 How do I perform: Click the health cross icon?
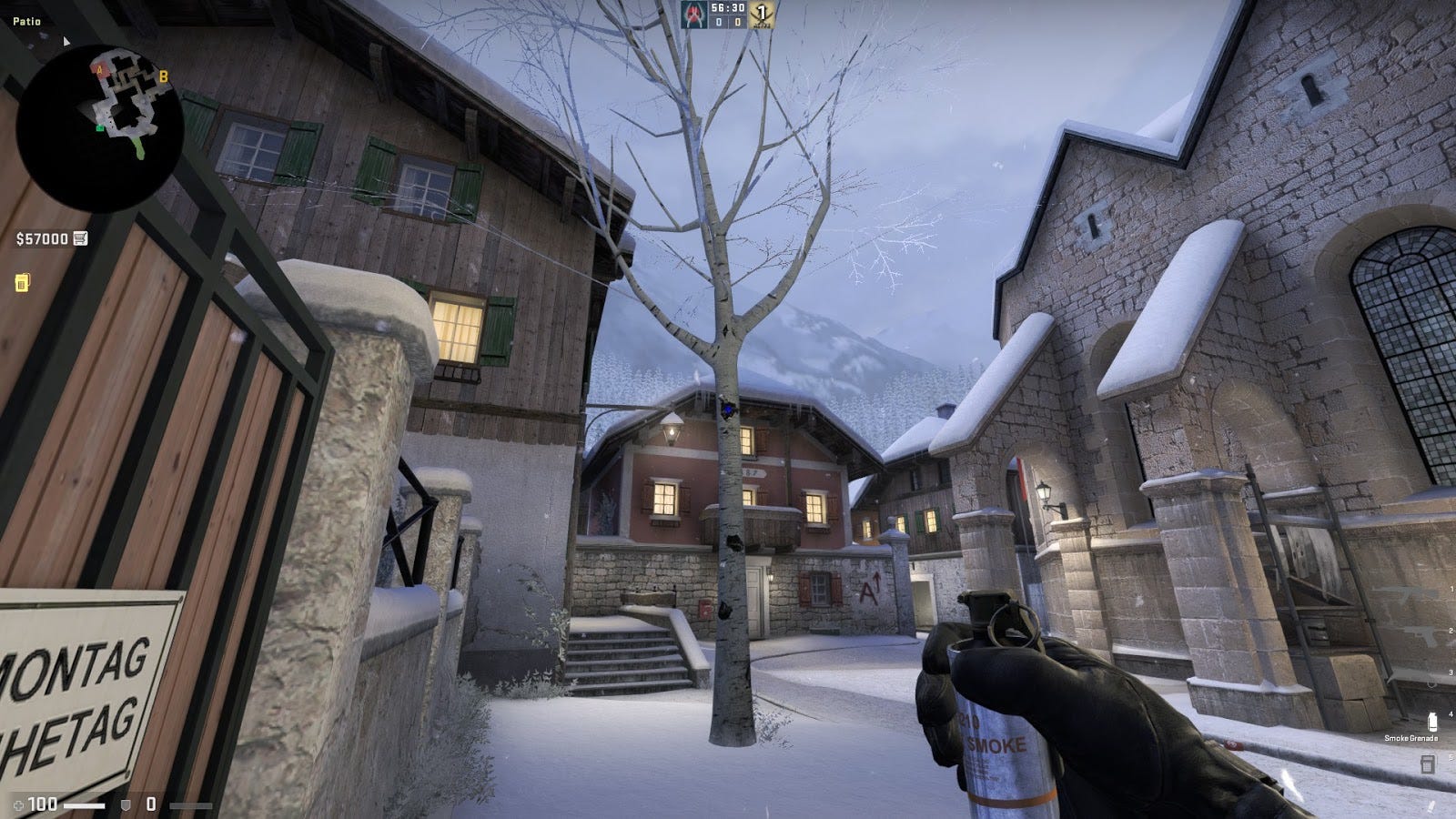(18, 804)
